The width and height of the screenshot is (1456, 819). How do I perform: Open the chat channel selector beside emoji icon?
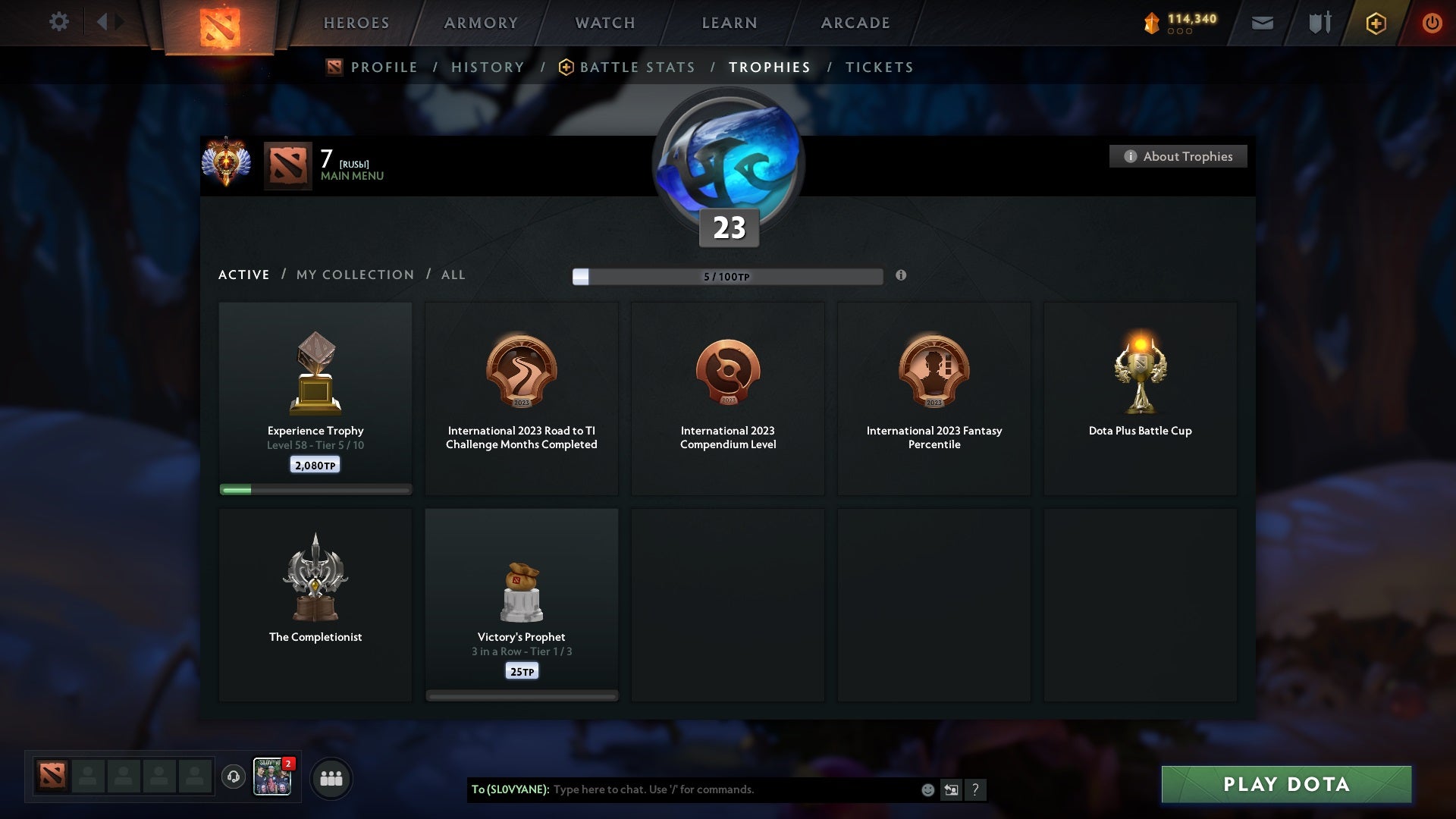coord(951,789)
